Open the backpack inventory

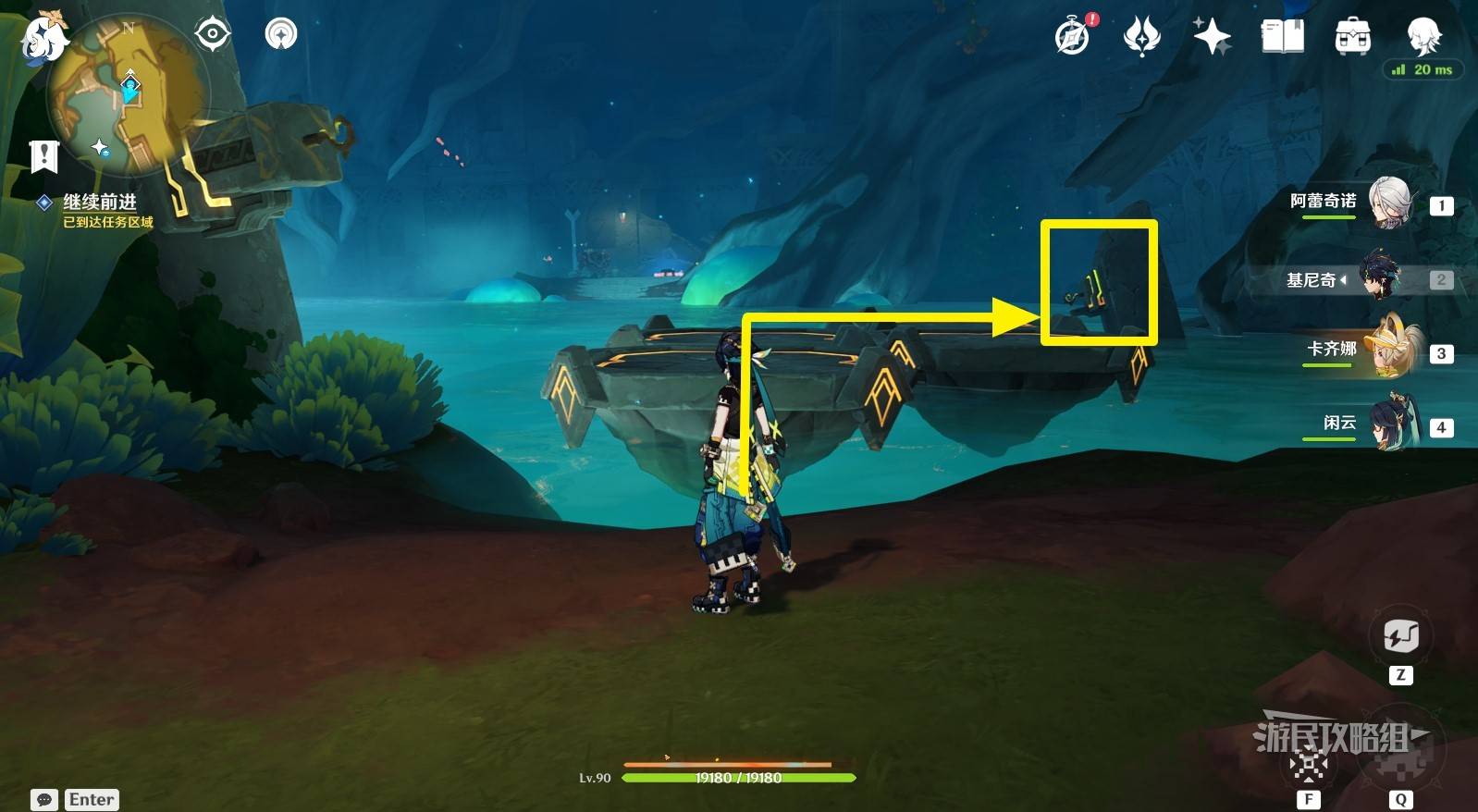[x=1352, y=37]
